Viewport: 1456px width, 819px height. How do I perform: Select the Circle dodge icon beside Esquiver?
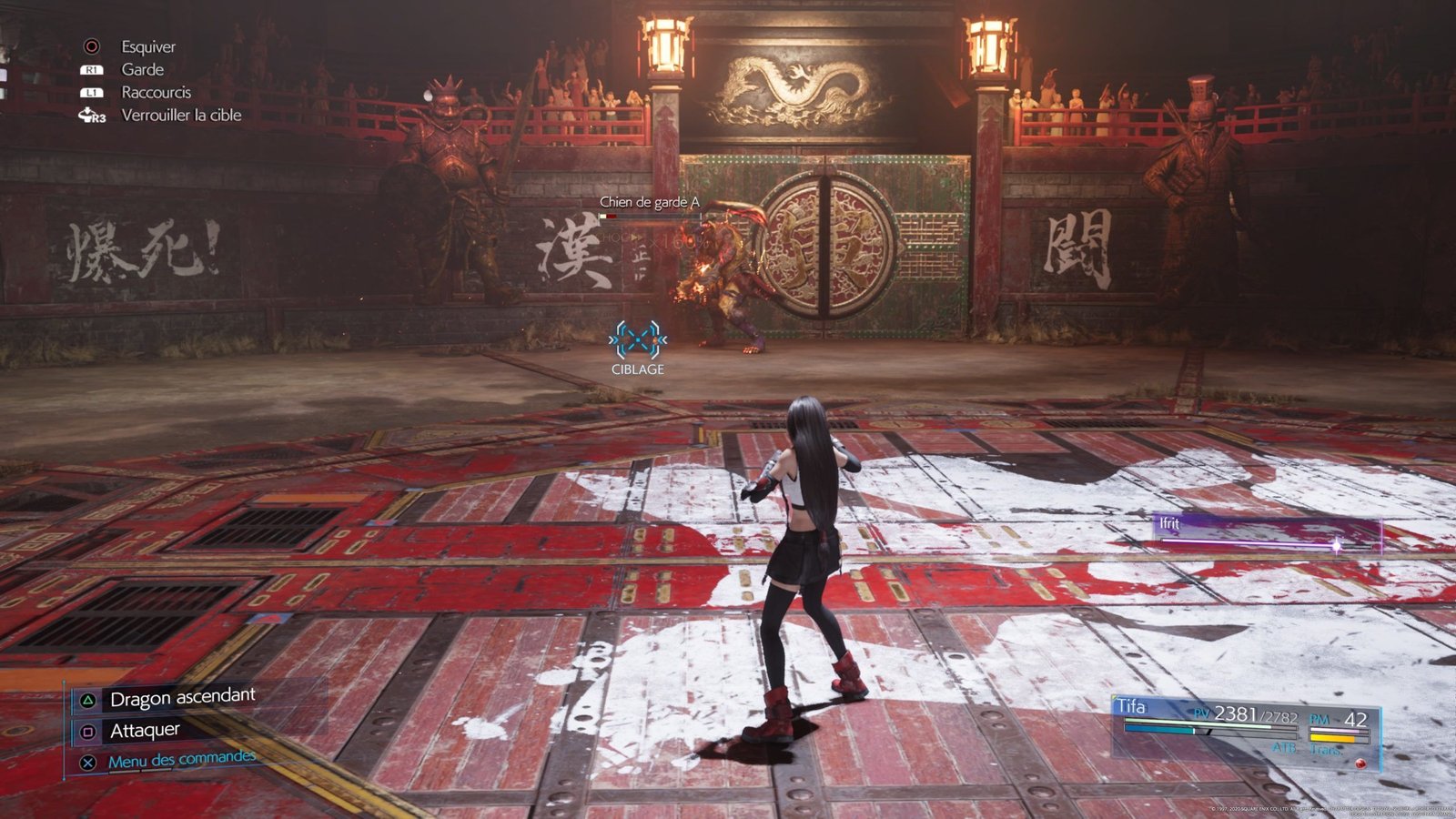tap(90, 47)
